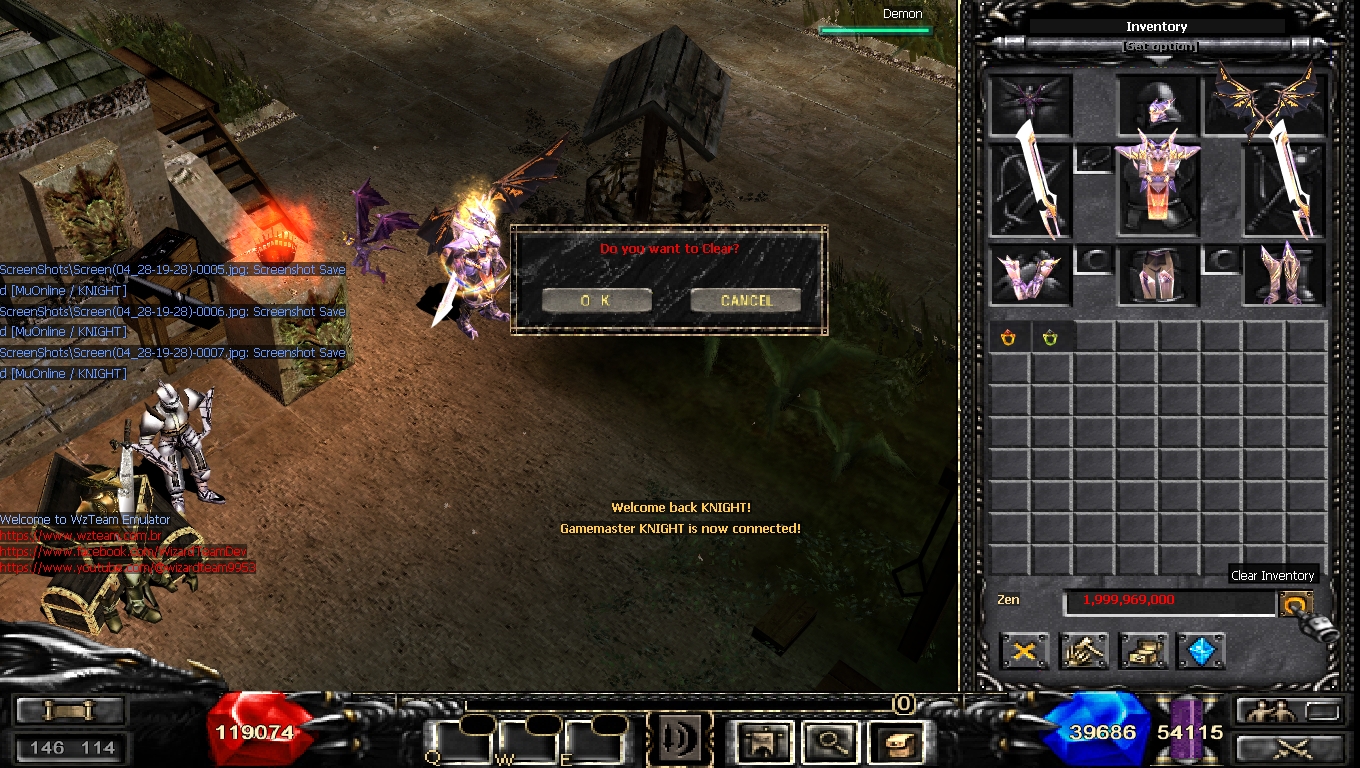This screenshot has height=768, width=1360.
Task: Select the equipped purple armor slot
Action: [1158, 190]
